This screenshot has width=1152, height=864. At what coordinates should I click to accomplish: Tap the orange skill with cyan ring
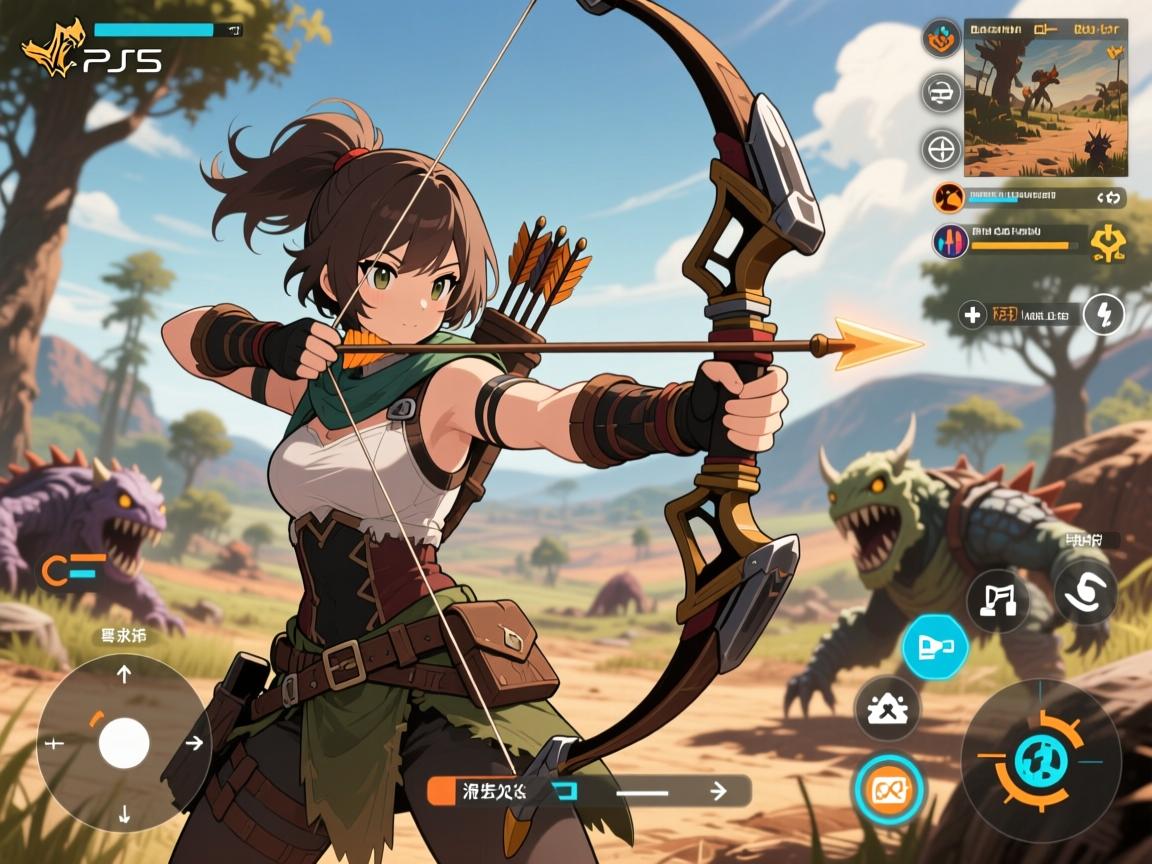coord(888,791)
